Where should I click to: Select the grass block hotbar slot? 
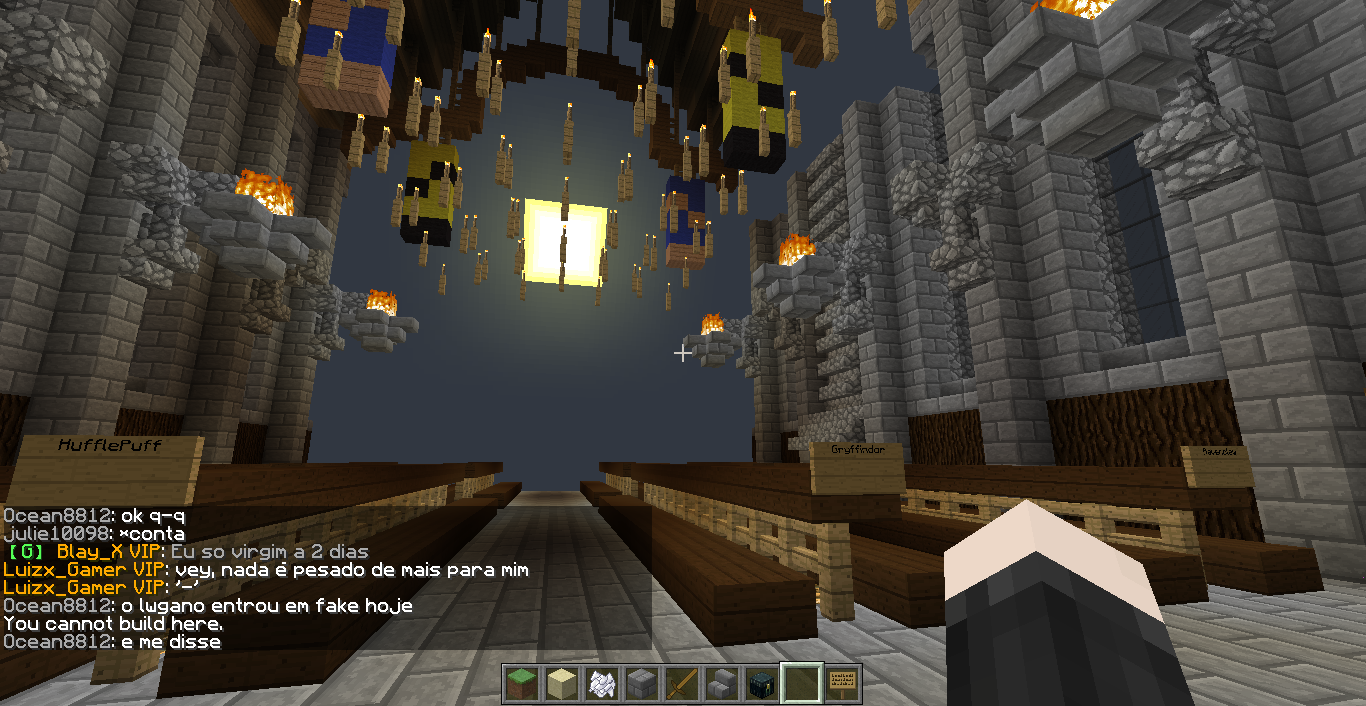521,684
